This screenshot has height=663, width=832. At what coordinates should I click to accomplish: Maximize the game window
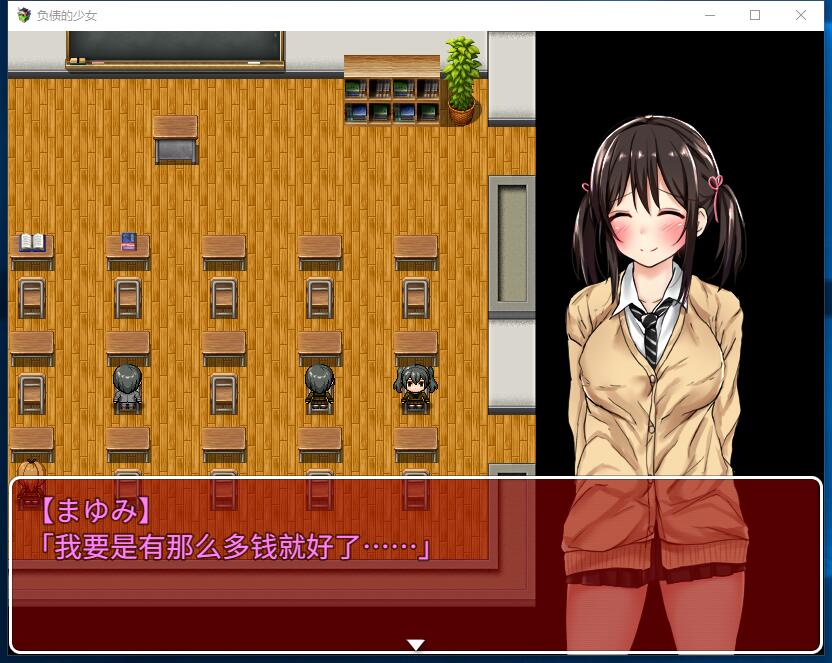(x=755, y=15)
